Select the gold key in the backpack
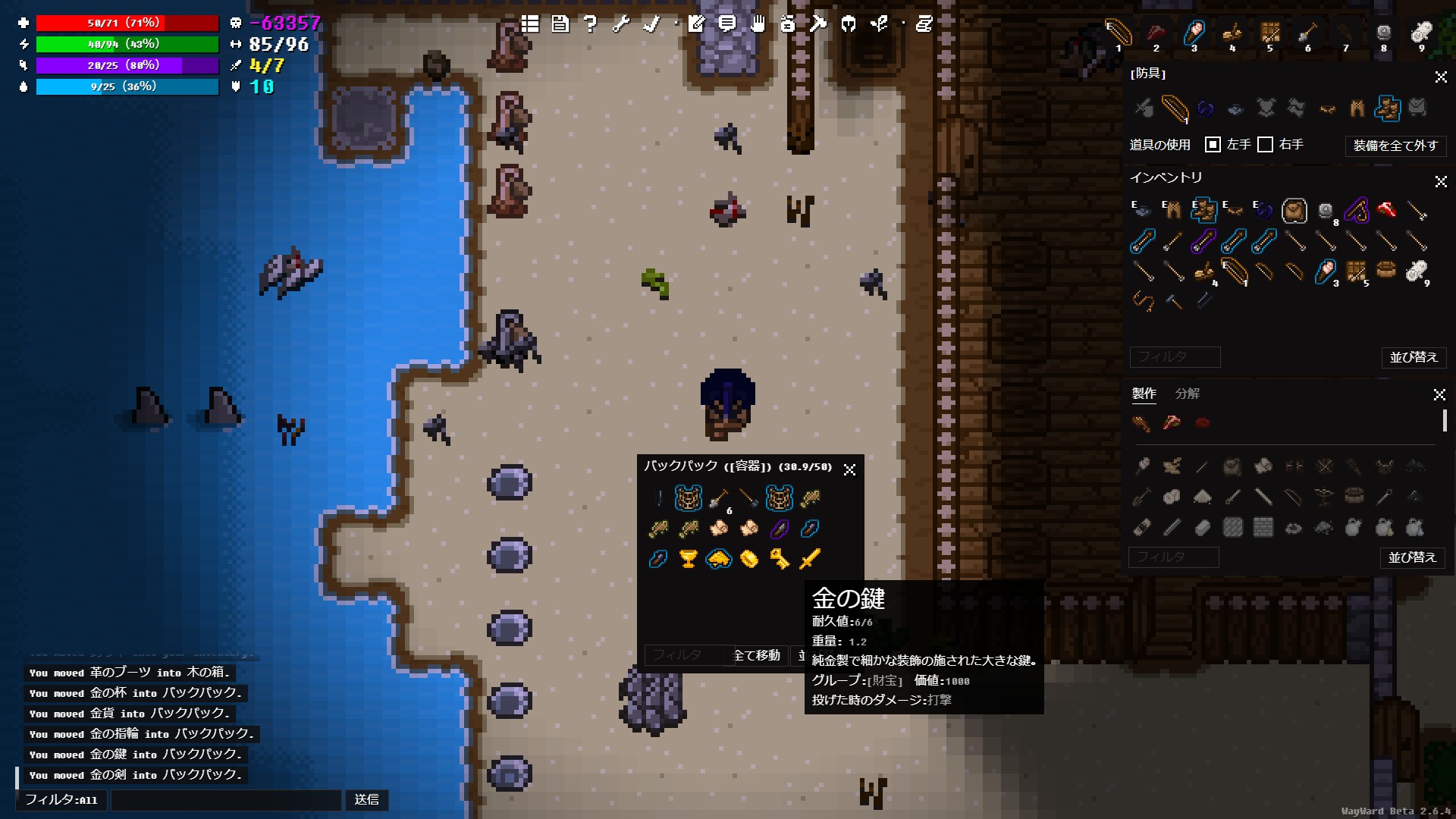The height and width of the screenshot is (819, 1456). click(x=779, y=559)
